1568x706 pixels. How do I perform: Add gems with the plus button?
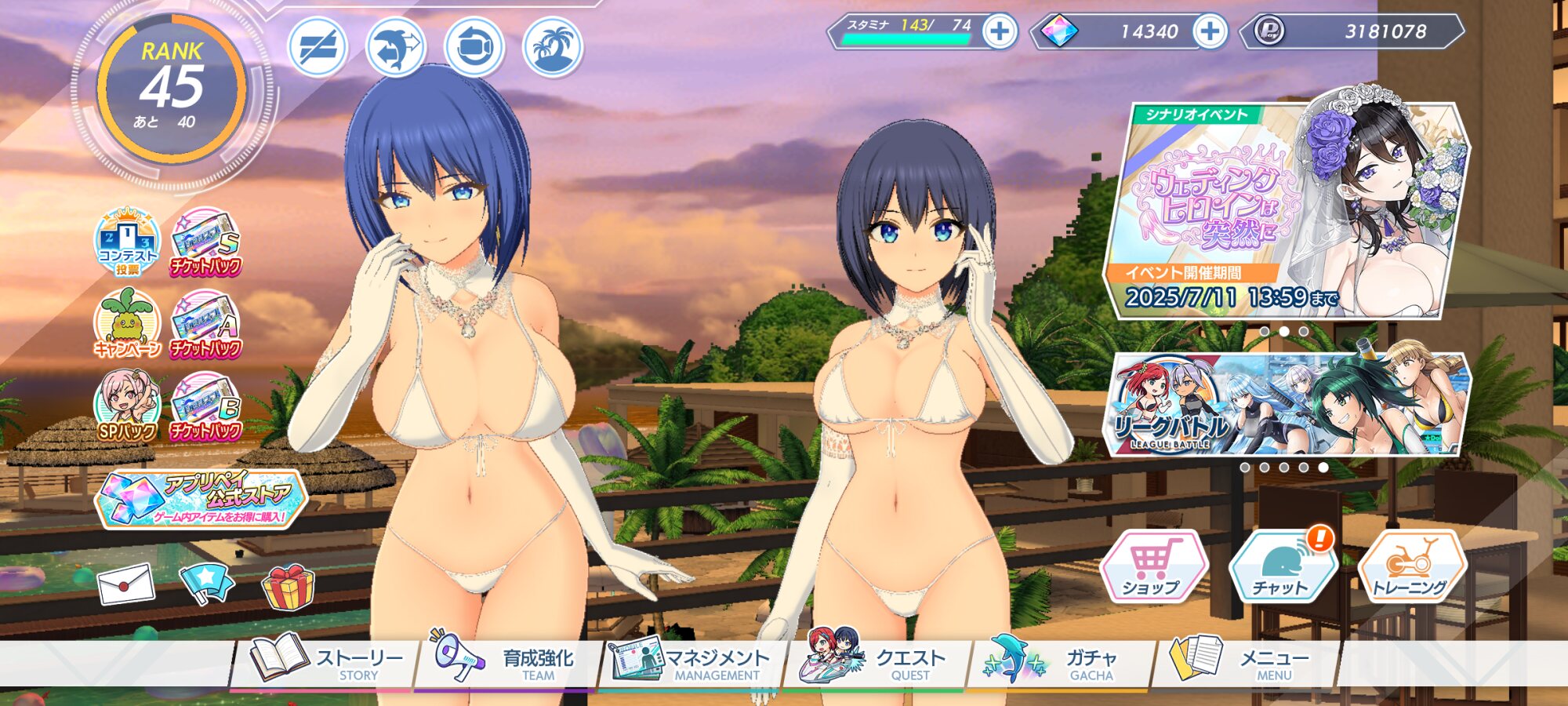pos(1210,31)
